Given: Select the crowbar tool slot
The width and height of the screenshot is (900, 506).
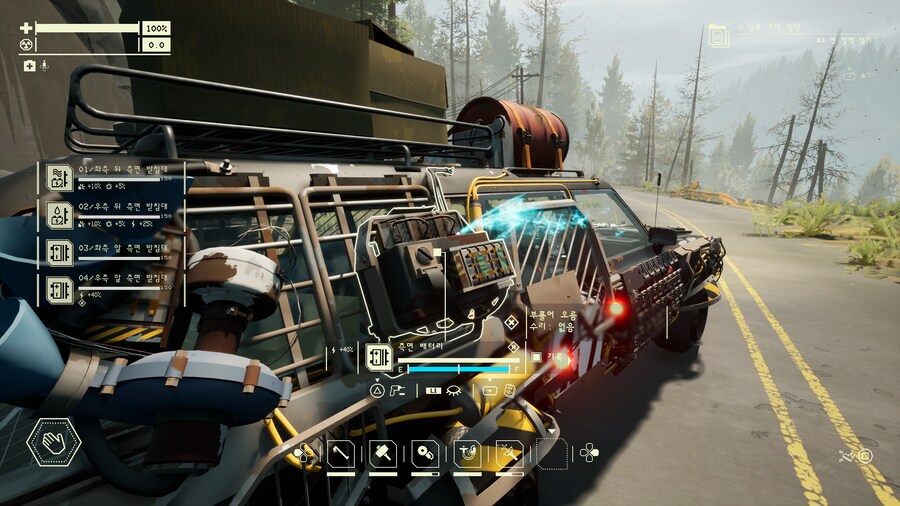Looking at the screenshot, I should click(x=342, y=453).
